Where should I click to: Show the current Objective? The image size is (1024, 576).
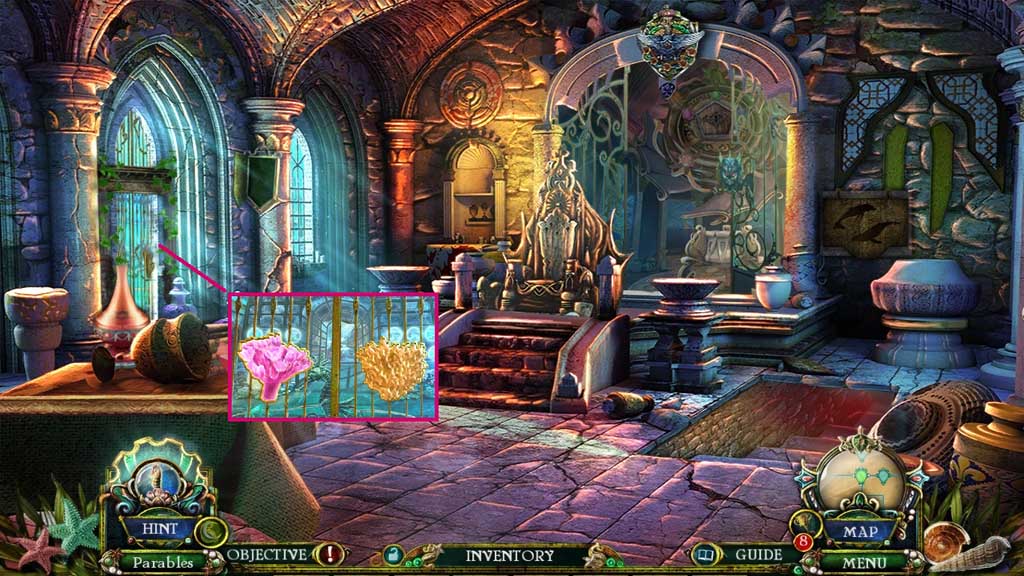coord(267,554)
